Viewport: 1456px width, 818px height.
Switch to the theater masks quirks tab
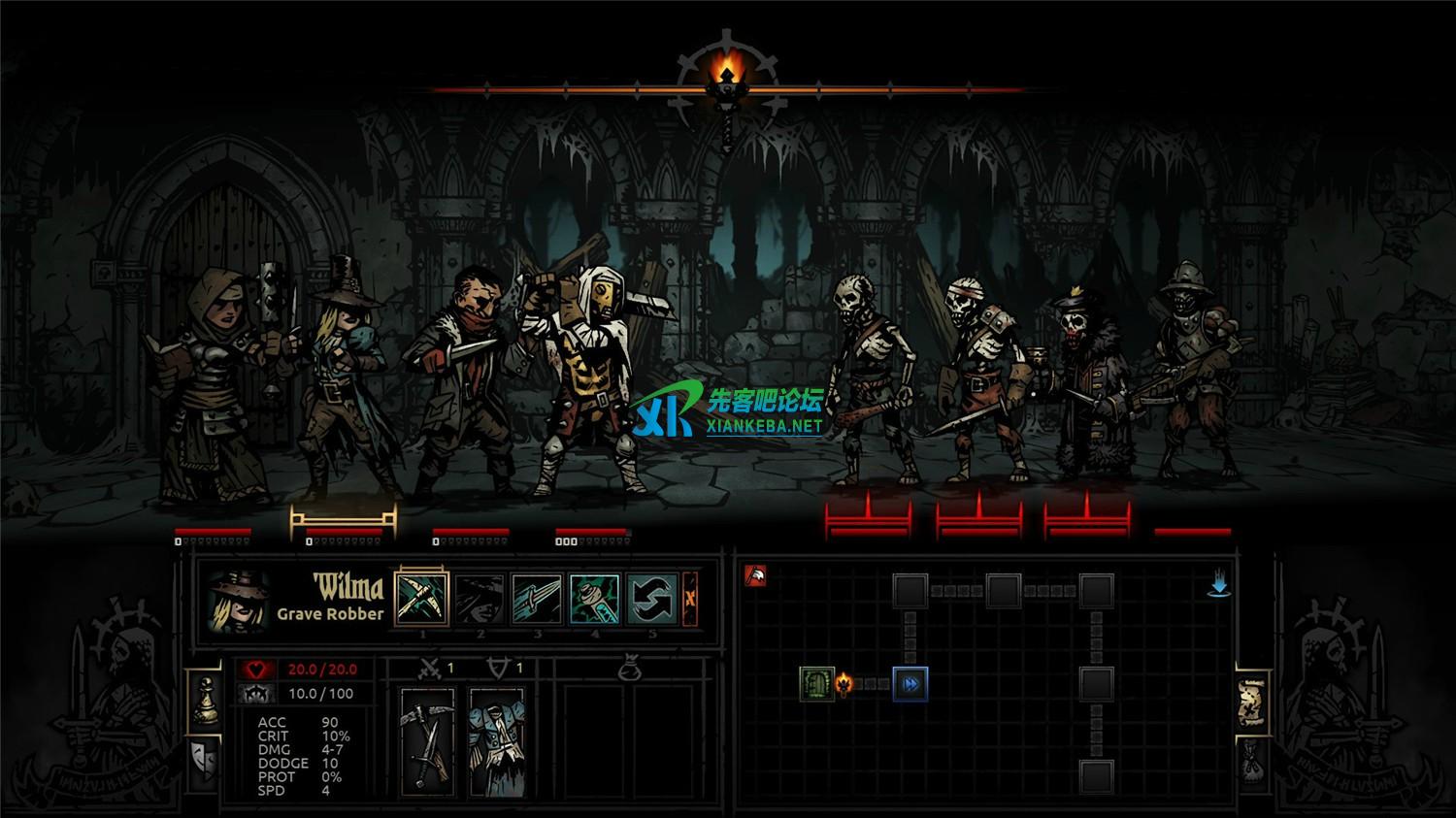click(x=204, y=752)
